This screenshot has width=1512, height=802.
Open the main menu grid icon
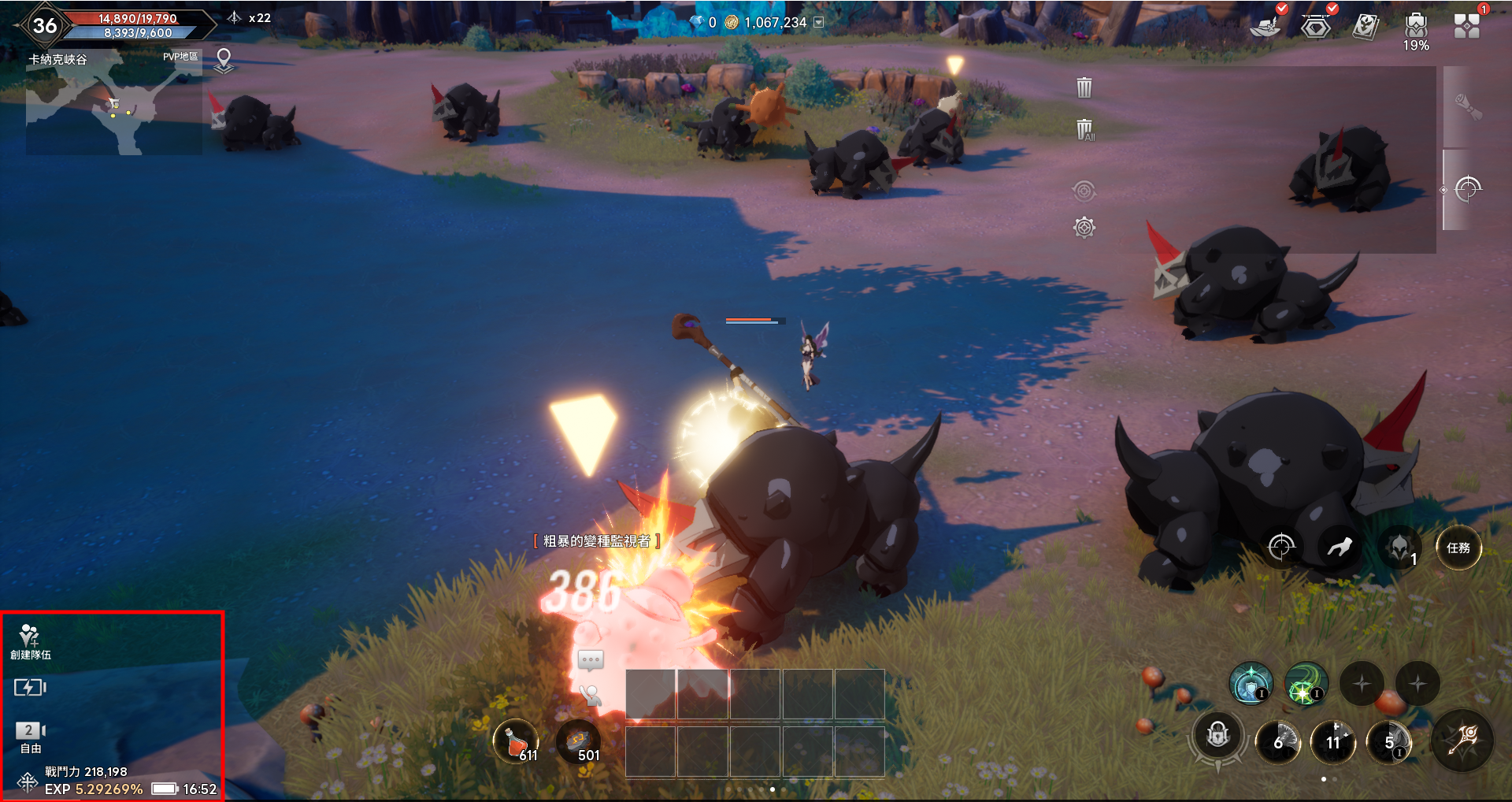click(x=1466, y=26)
